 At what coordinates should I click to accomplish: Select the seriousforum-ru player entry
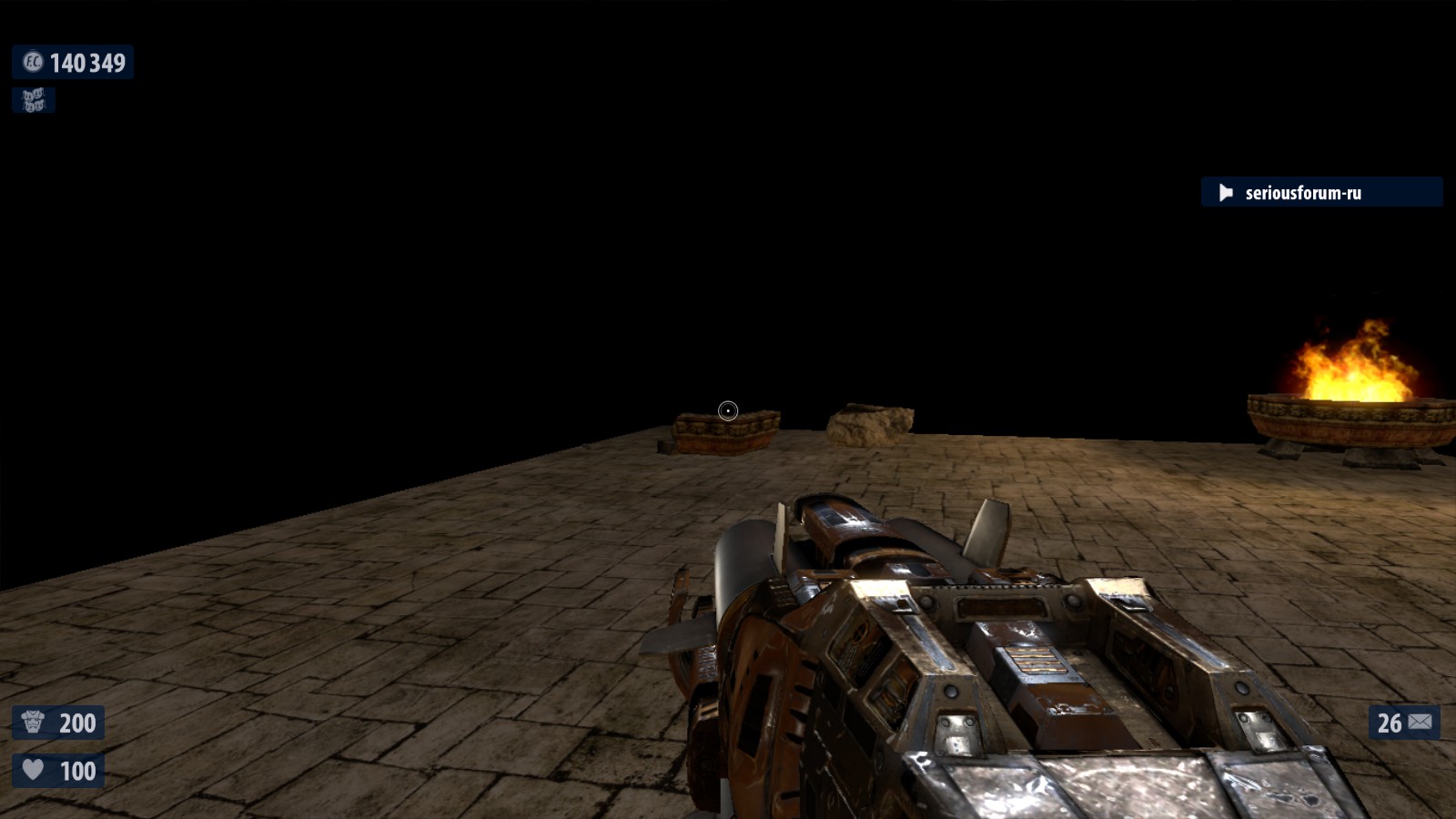coord(1320,192)
